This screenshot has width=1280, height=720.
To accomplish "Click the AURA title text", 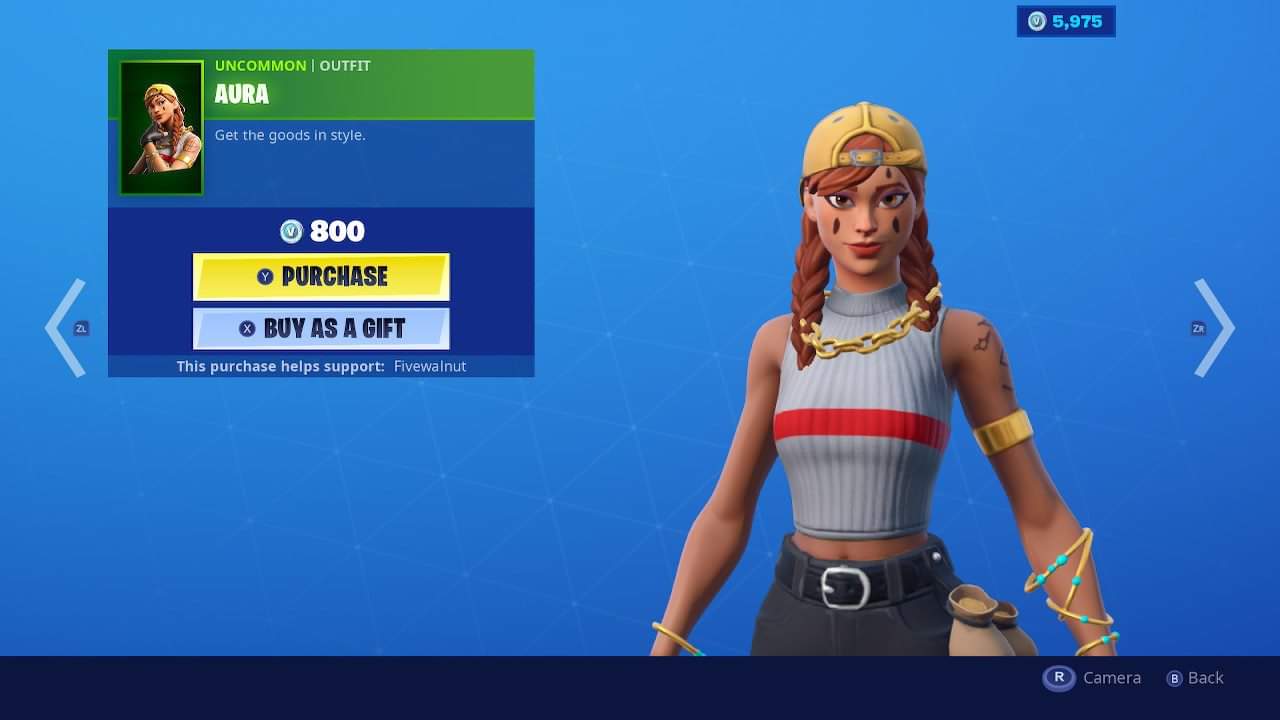I will tap(242, 95).
